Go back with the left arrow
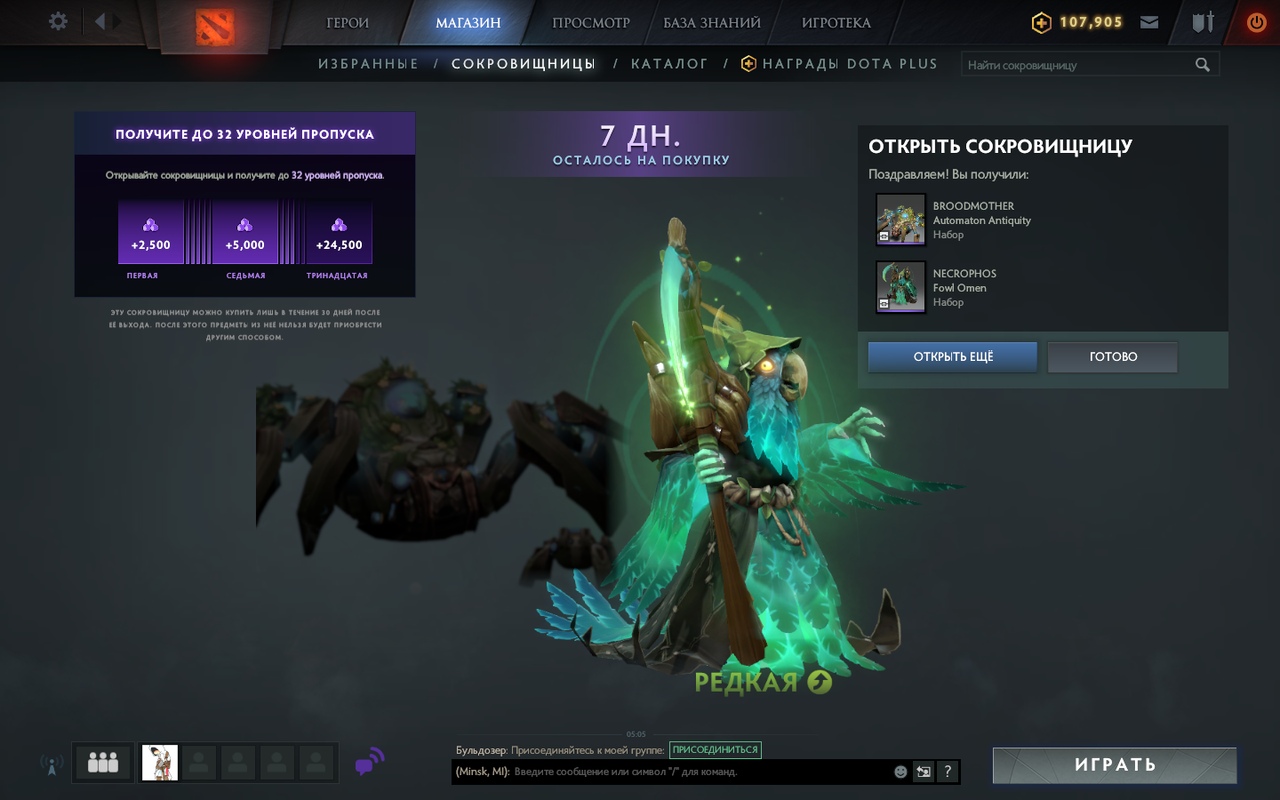 click(x=100, y=21)
